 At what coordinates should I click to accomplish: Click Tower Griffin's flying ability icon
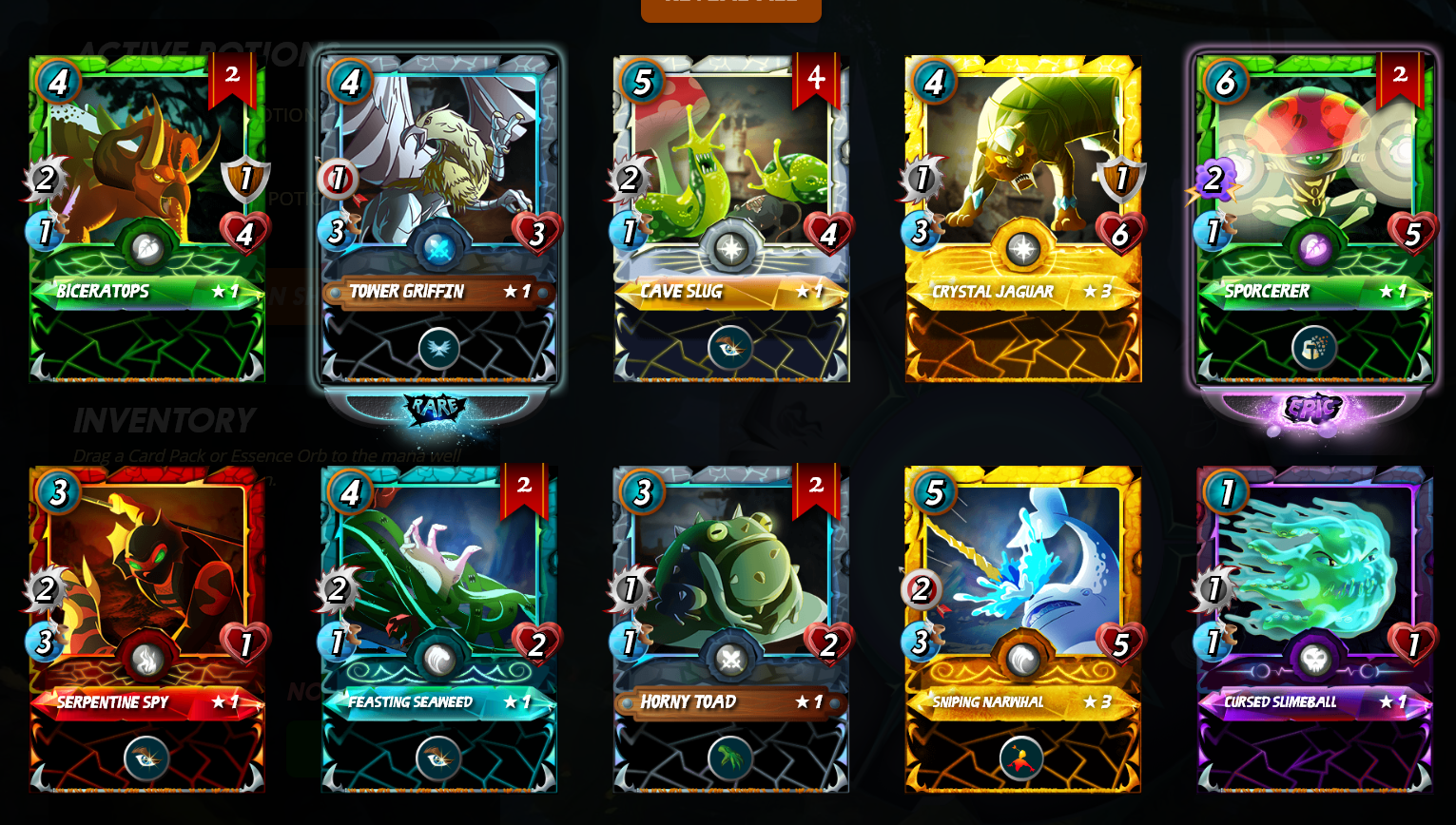(x=438, y=349)
